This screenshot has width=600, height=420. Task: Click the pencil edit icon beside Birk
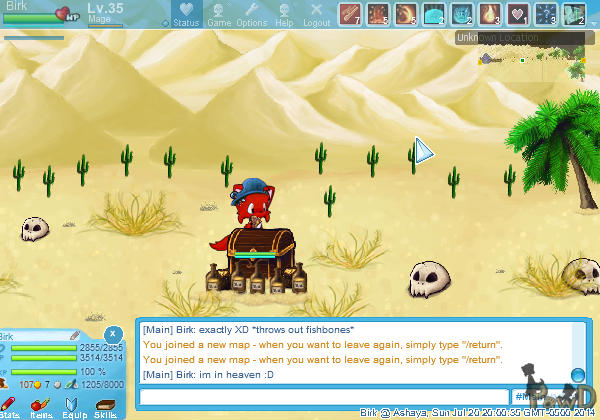tap(76, 336)
